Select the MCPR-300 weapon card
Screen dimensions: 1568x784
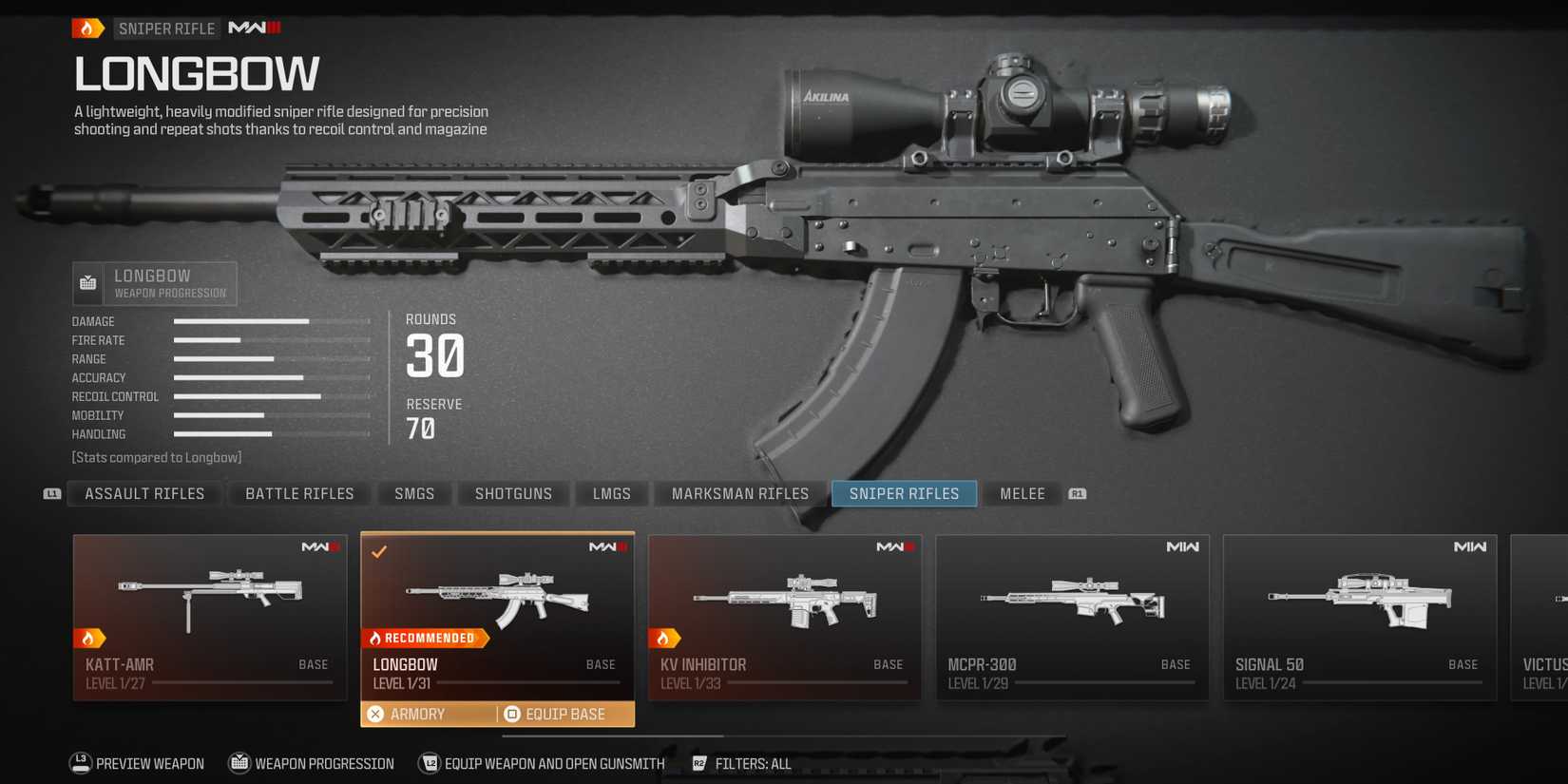1071,613
